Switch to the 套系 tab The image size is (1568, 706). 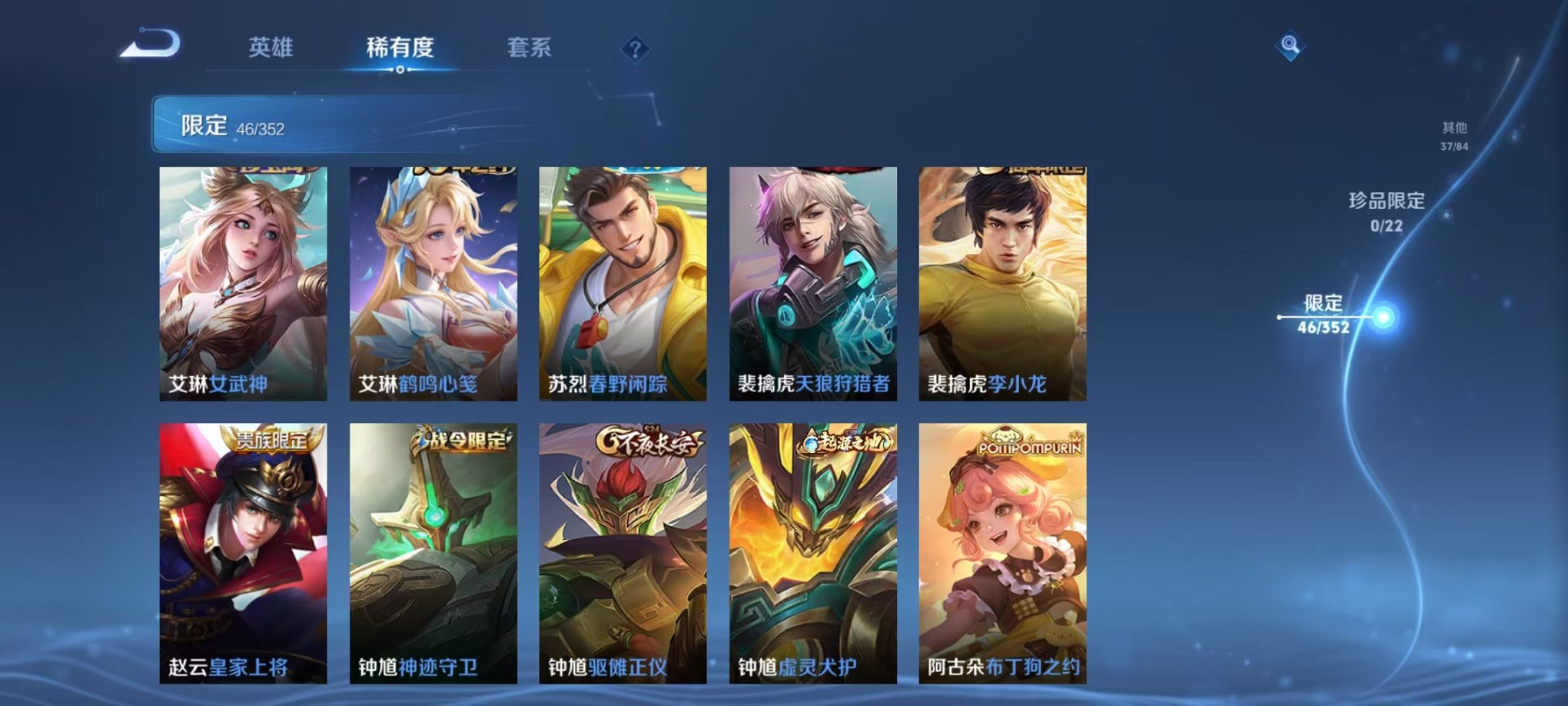click(x=537, y=46)
